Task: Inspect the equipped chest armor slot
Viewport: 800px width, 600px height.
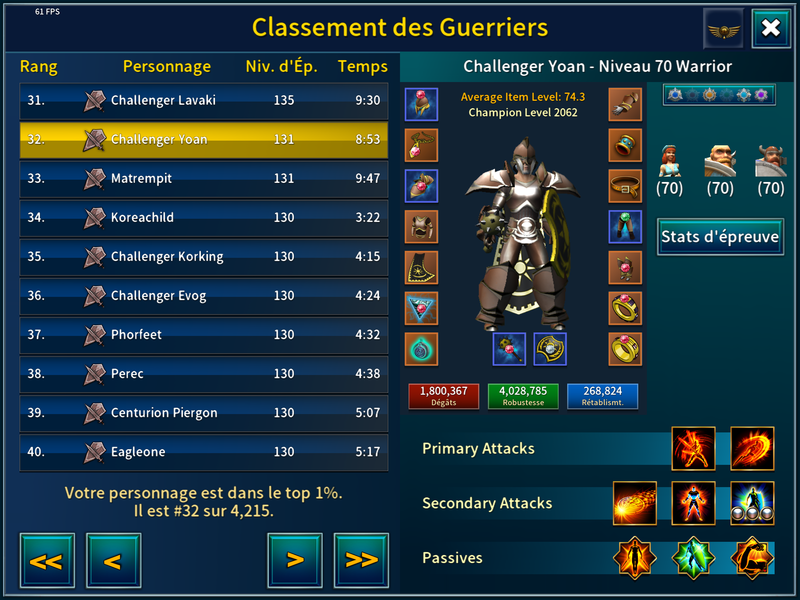Action: [x=421, y=226]
